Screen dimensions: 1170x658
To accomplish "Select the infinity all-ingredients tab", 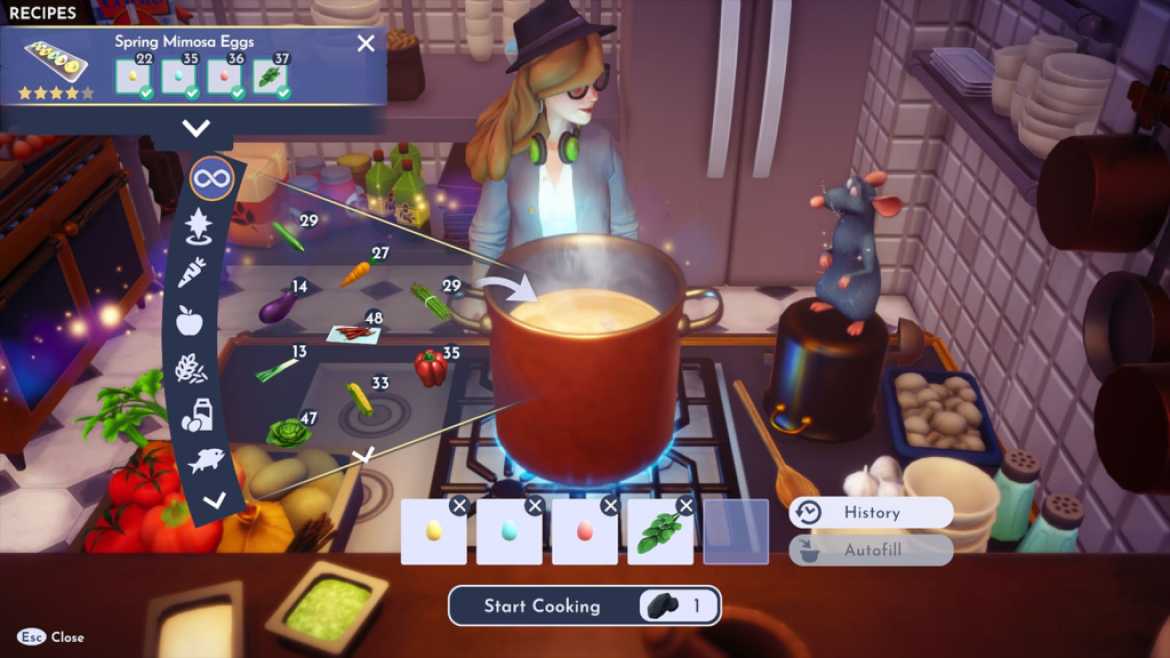I will [x=211, y=180].
